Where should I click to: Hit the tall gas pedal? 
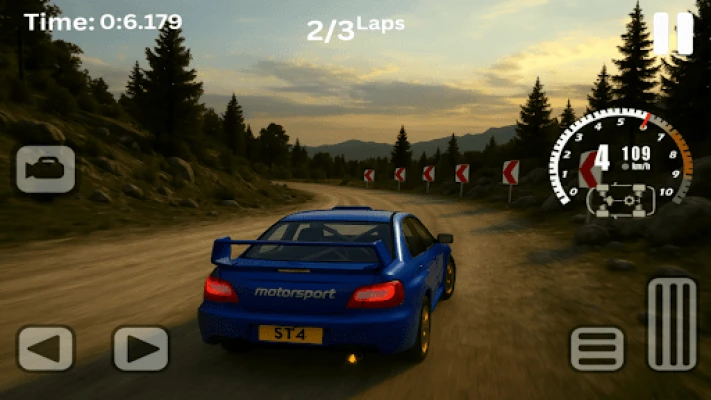point(672,324)
